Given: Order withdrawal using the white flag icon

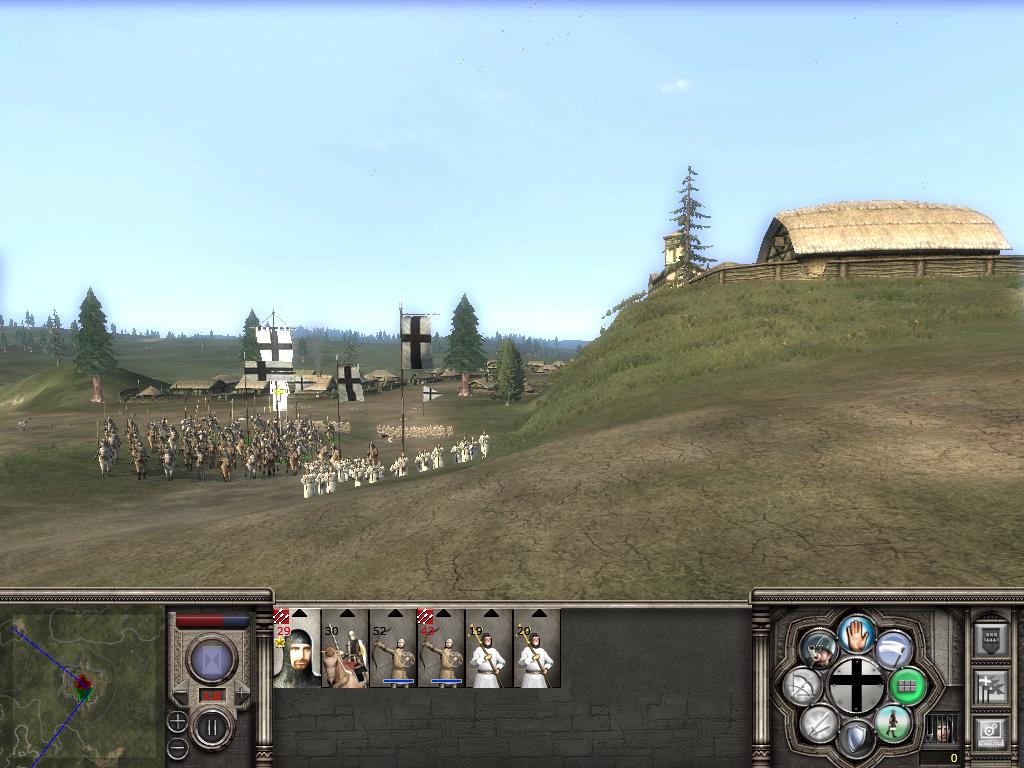Looking at the screenshot, I should click(894, 650).
